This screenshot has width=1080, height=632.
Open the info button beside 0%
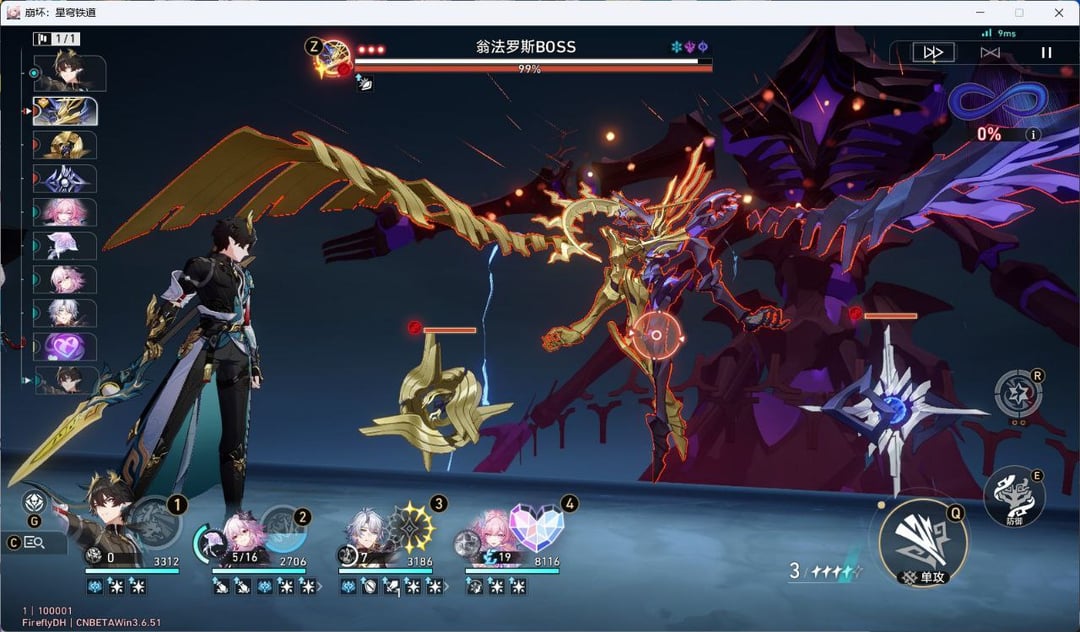pos(1034,134)
